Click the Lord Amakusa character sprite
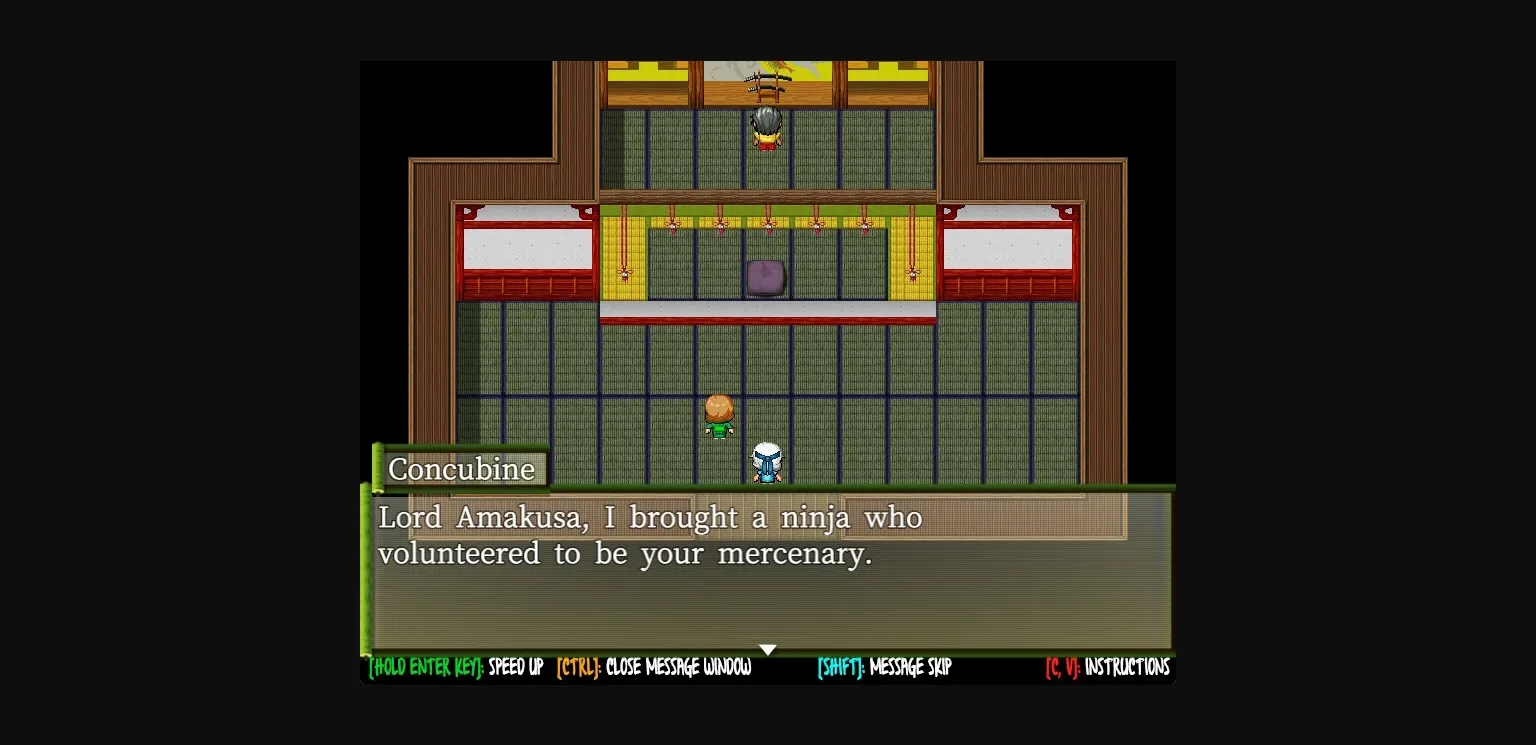Viewport: 1536px width, 745px height. 766,127
